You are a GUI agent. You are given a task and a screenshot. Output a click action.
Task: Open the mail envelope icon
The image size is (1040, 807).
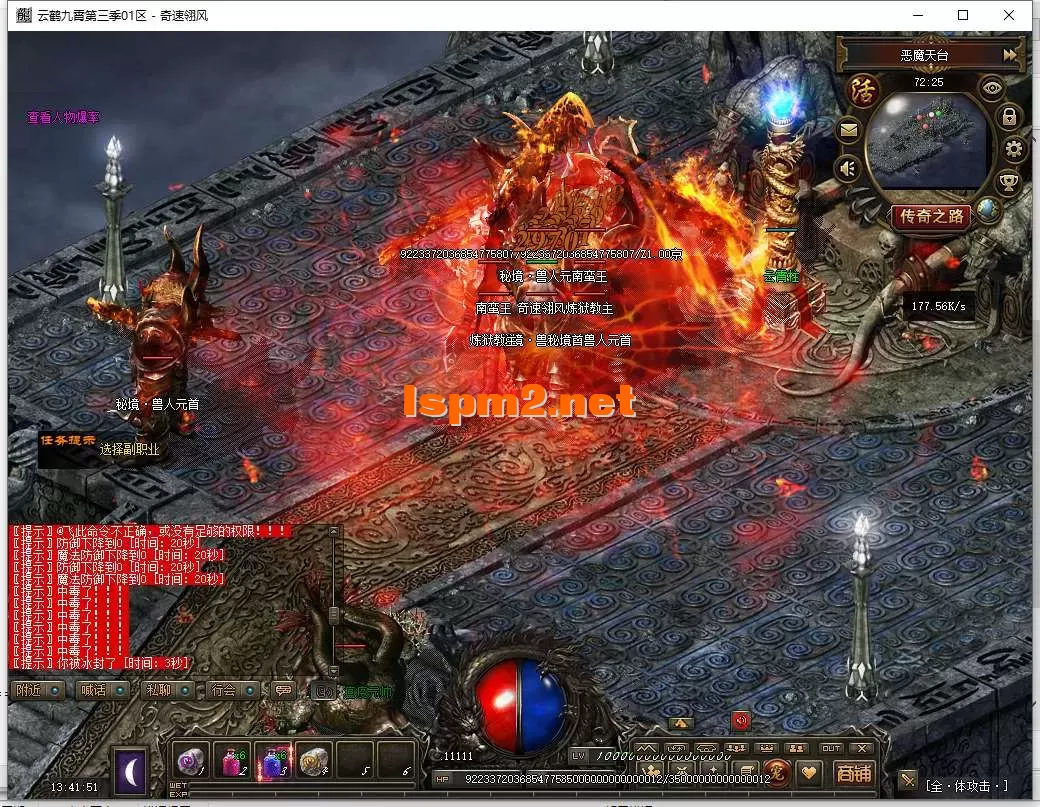pos(848,129)
